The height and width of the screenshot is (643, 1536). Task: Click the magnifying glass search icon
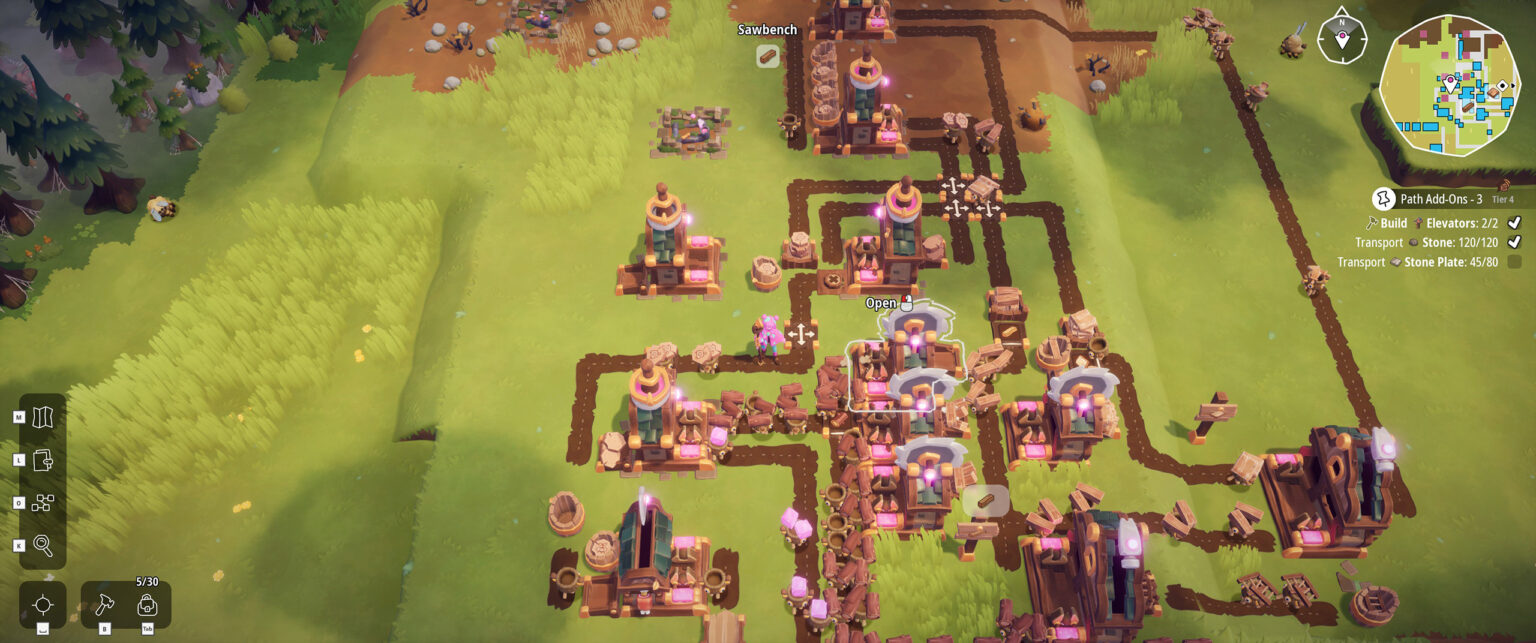pos(43,545)
